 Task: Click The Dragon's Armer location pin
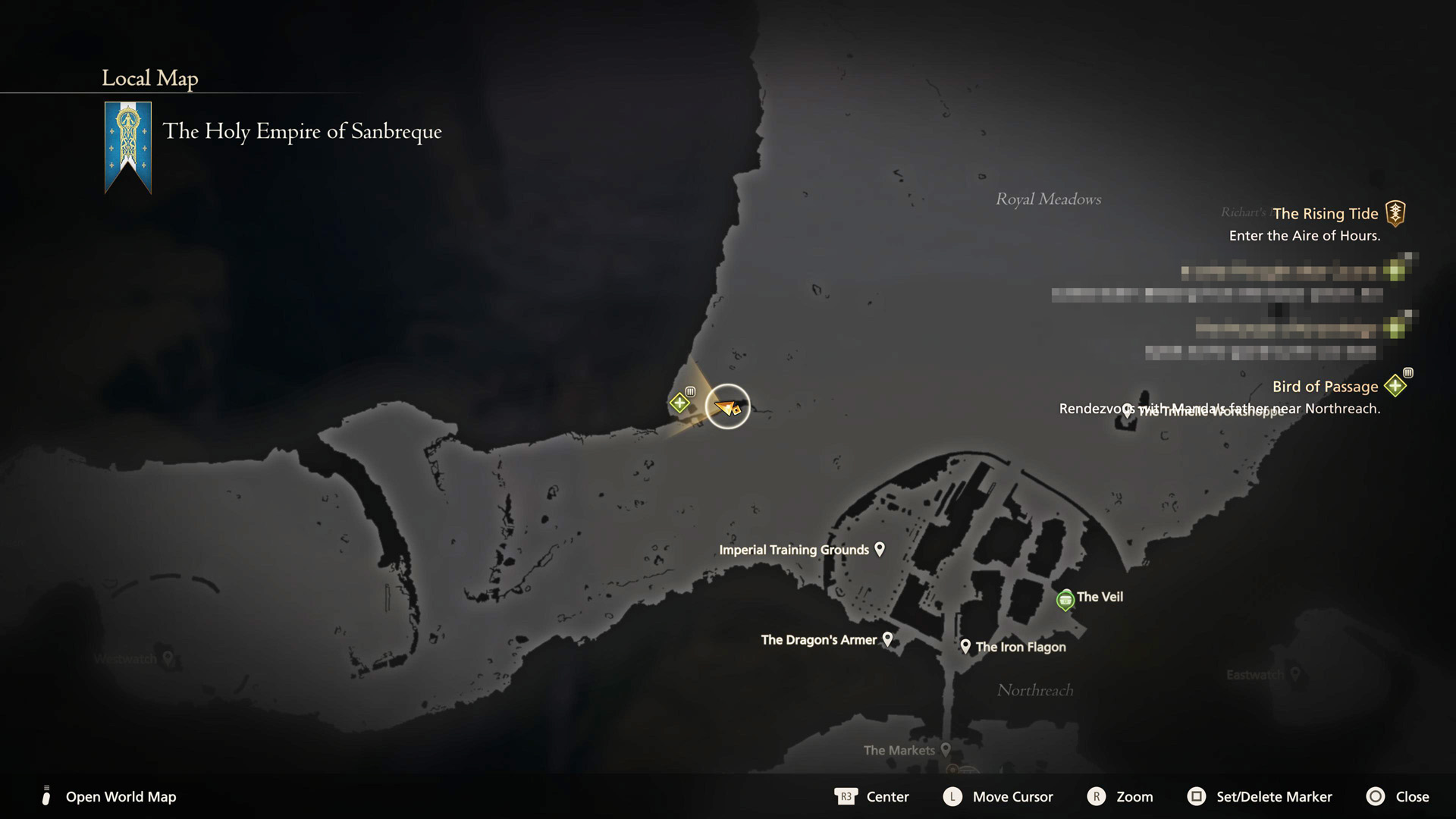point(887,639)
